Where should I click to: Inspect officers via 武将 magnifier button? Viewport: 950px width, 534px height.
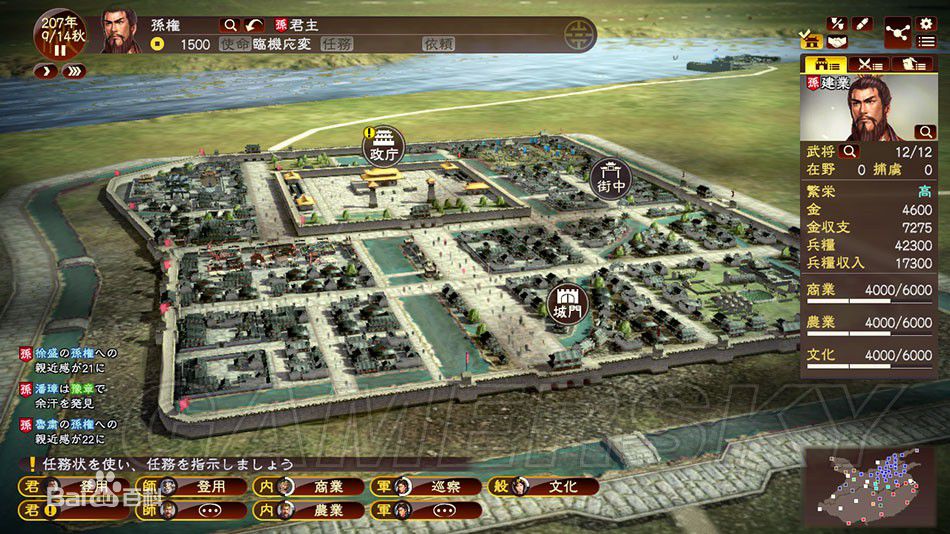point(850,151)
